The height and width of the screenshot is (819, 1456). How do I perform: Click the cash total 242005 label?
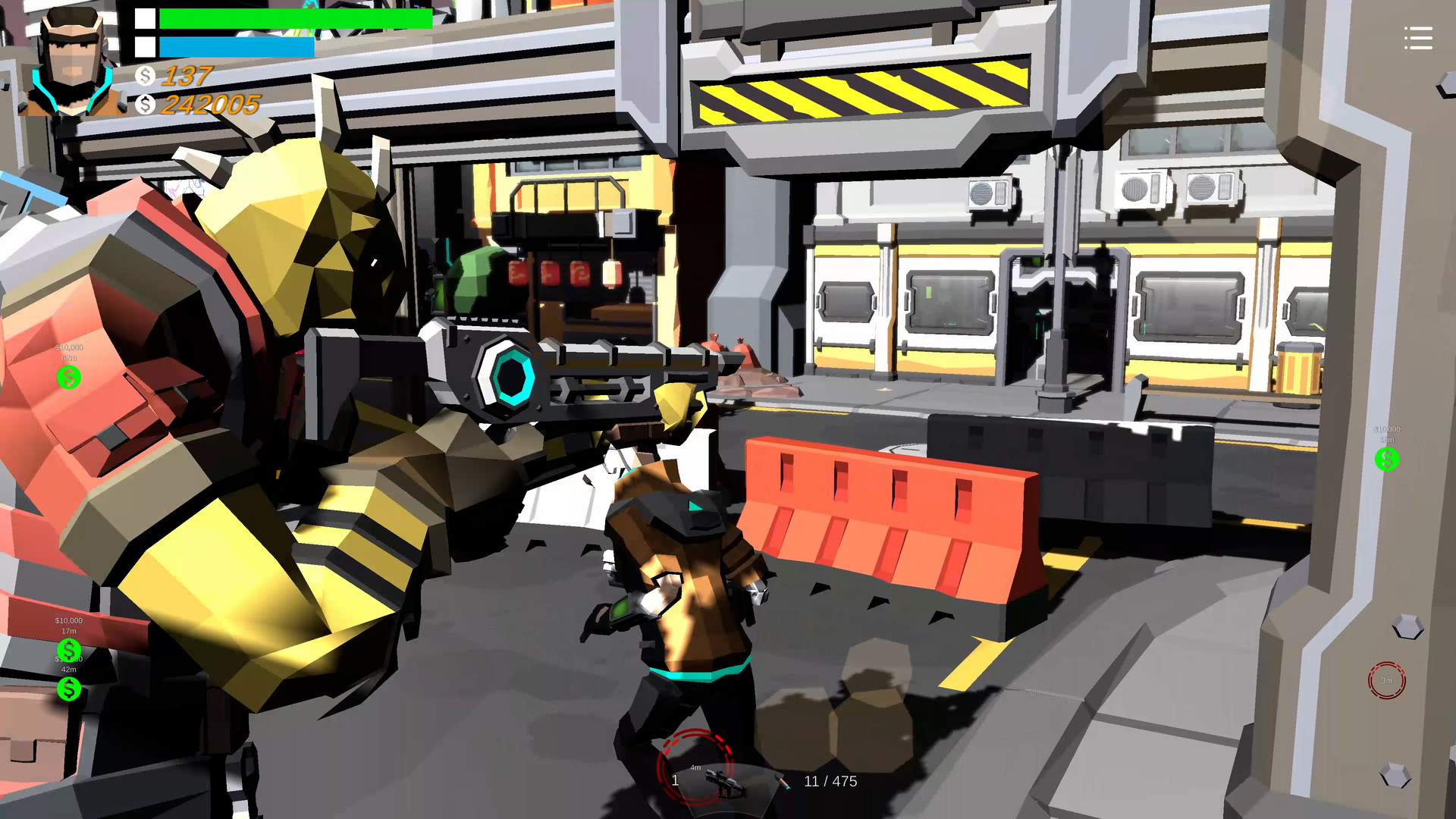[209, 105]
